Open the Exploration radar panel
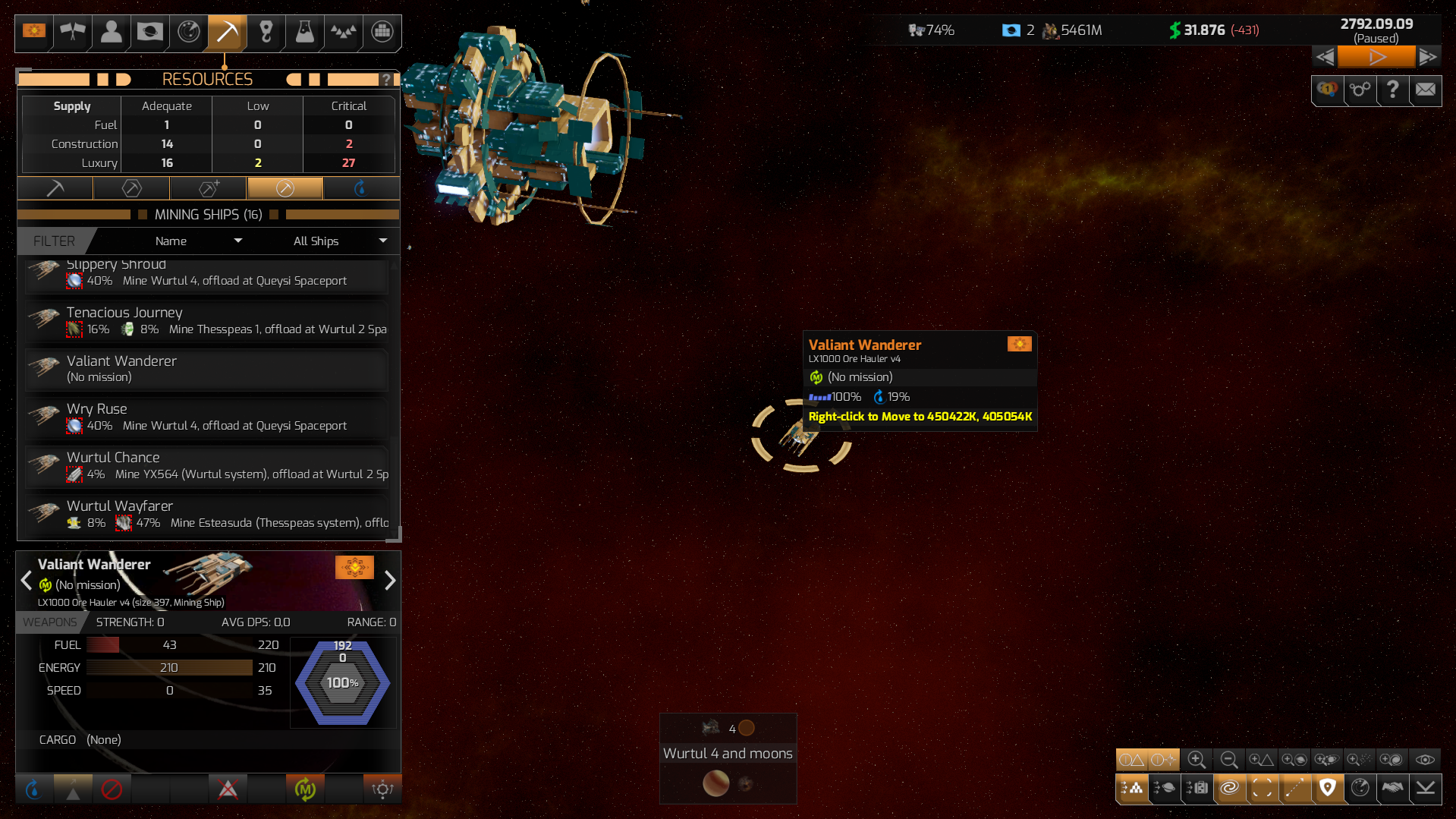The image size is (1456, 819). [x=188, y=33]
